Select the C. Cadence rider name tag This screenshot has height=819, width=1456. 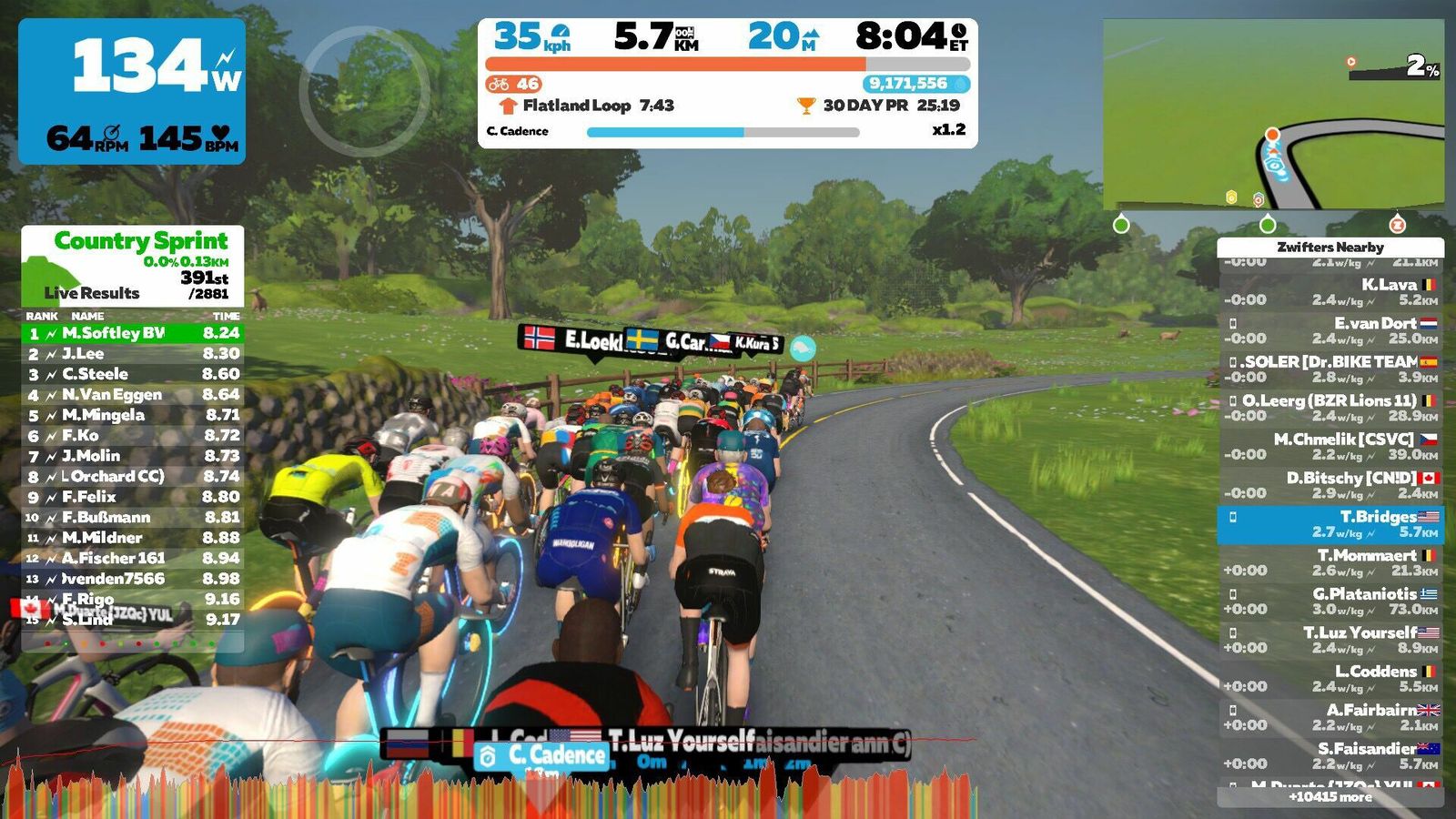[x=542, y=755]
